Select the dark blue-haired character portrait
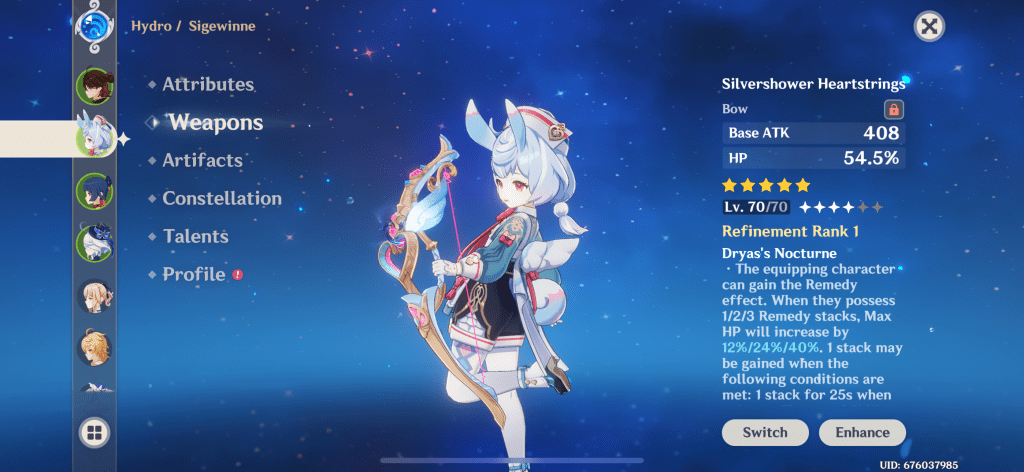Screen dimensions: 1024x472 94,191
